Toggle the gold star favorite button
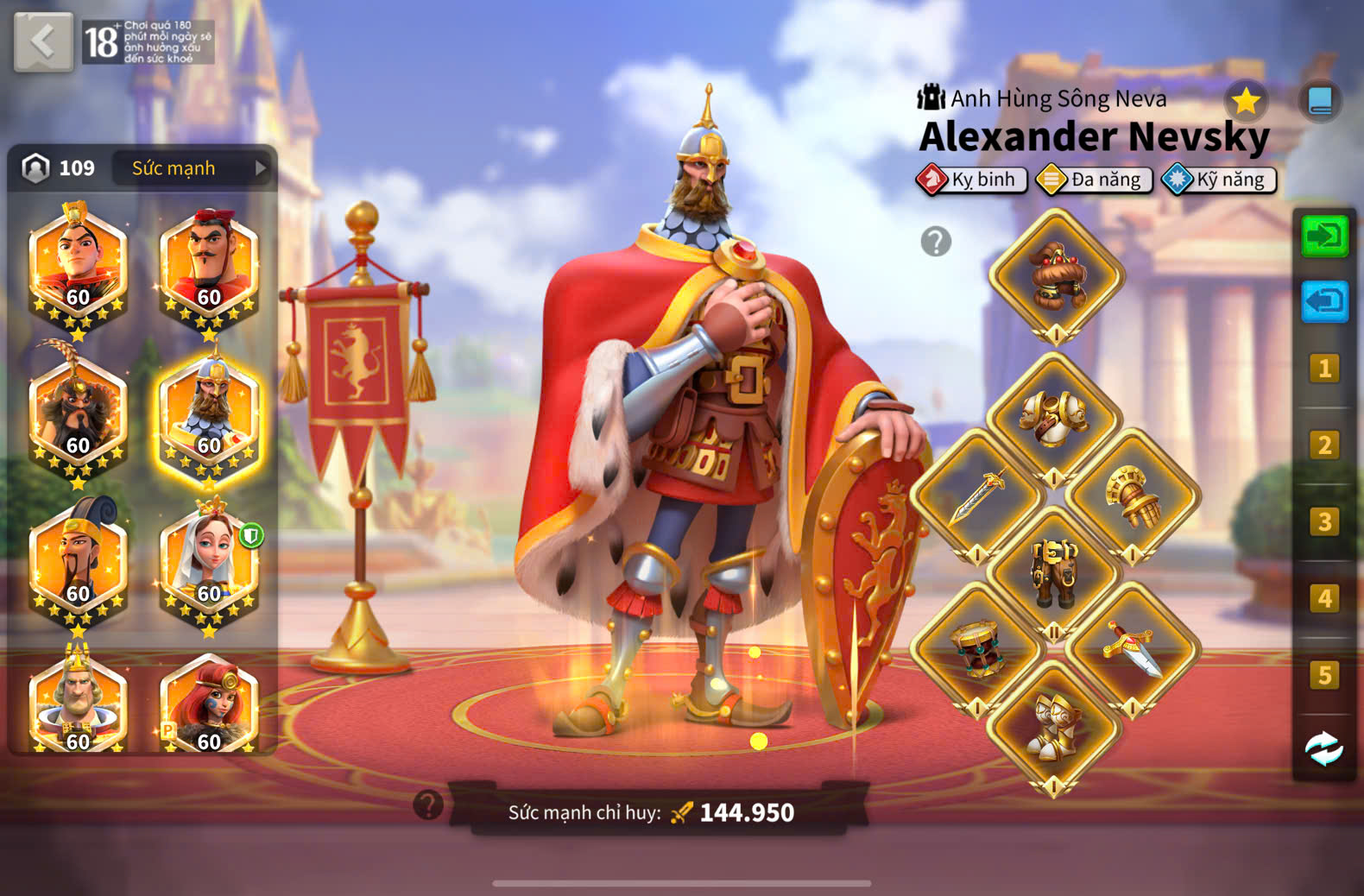This screenshot has height=896, width=1364. pos(1246,102)
